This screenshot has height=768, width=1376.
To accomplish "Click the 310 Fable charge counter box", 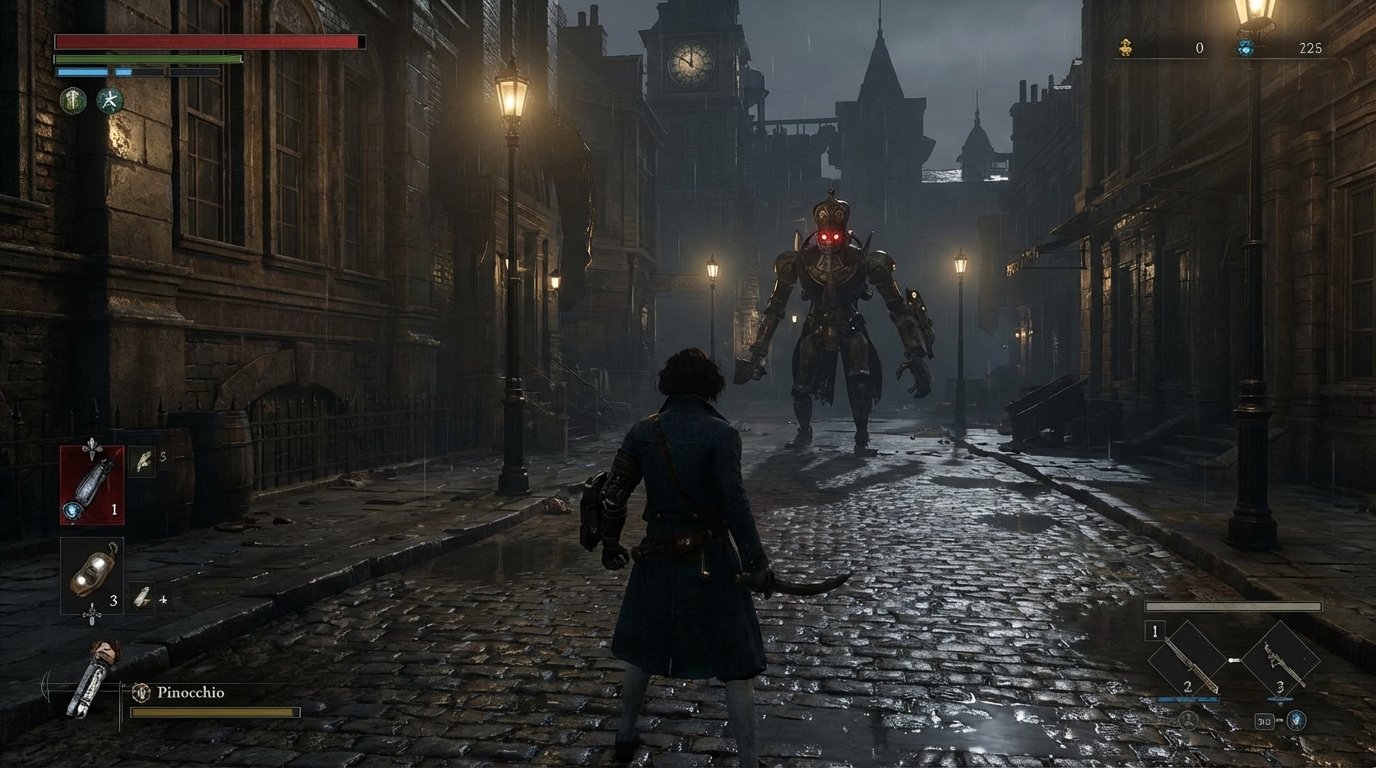I will click(x=1264, y=721).
